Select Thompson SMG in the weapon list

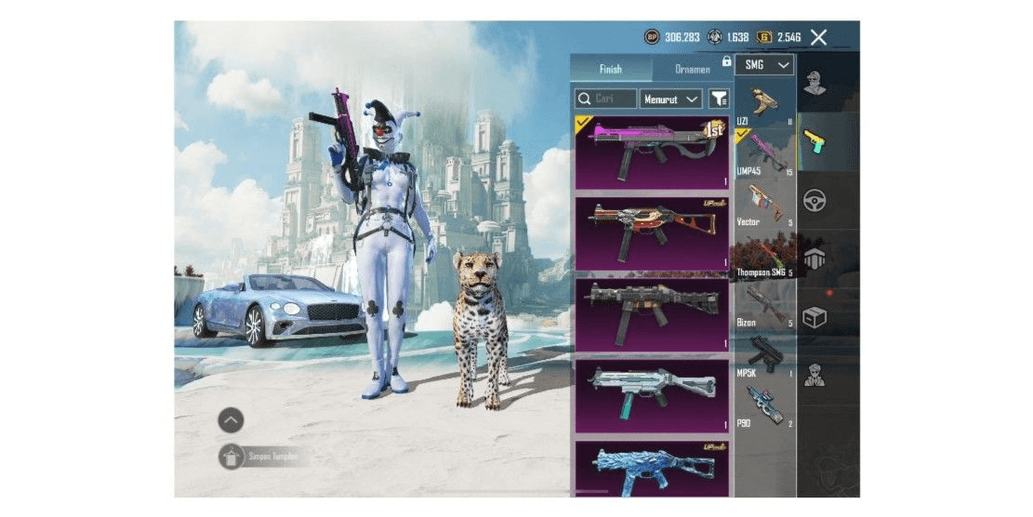click(x=765, y=255)
